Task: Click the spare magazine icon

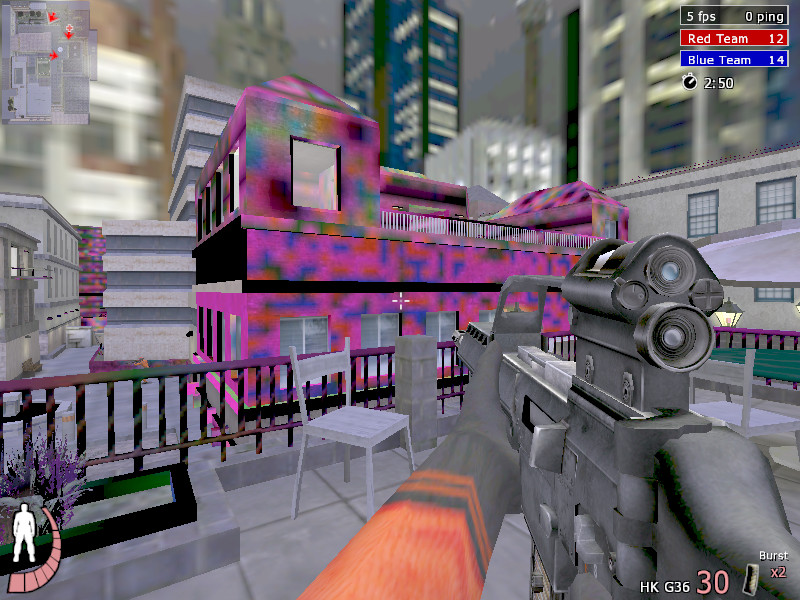Action: (751, 579)
